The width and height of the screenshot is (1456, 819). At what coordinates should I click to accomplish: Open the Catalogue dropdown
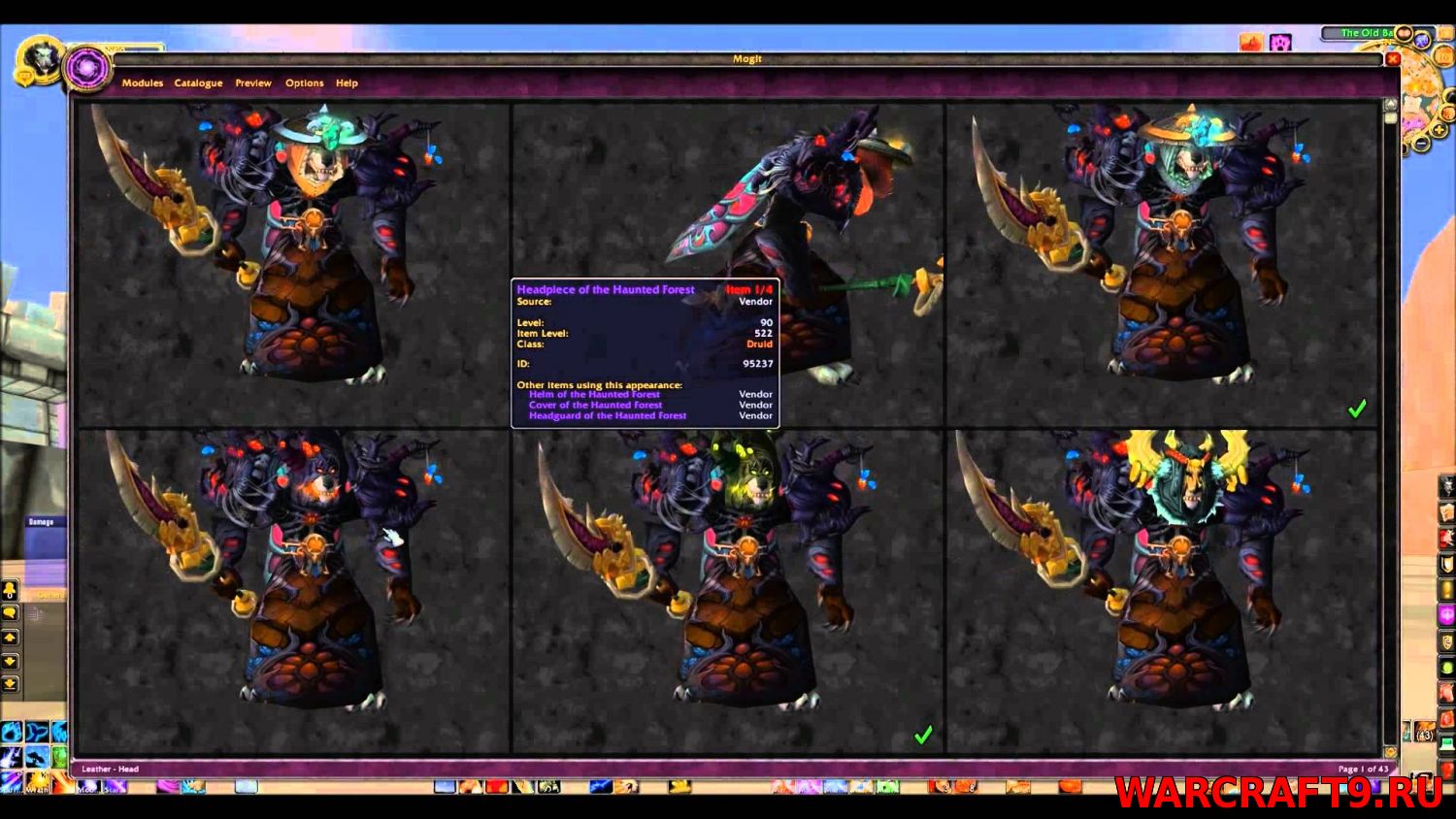[x=198, y=82]
